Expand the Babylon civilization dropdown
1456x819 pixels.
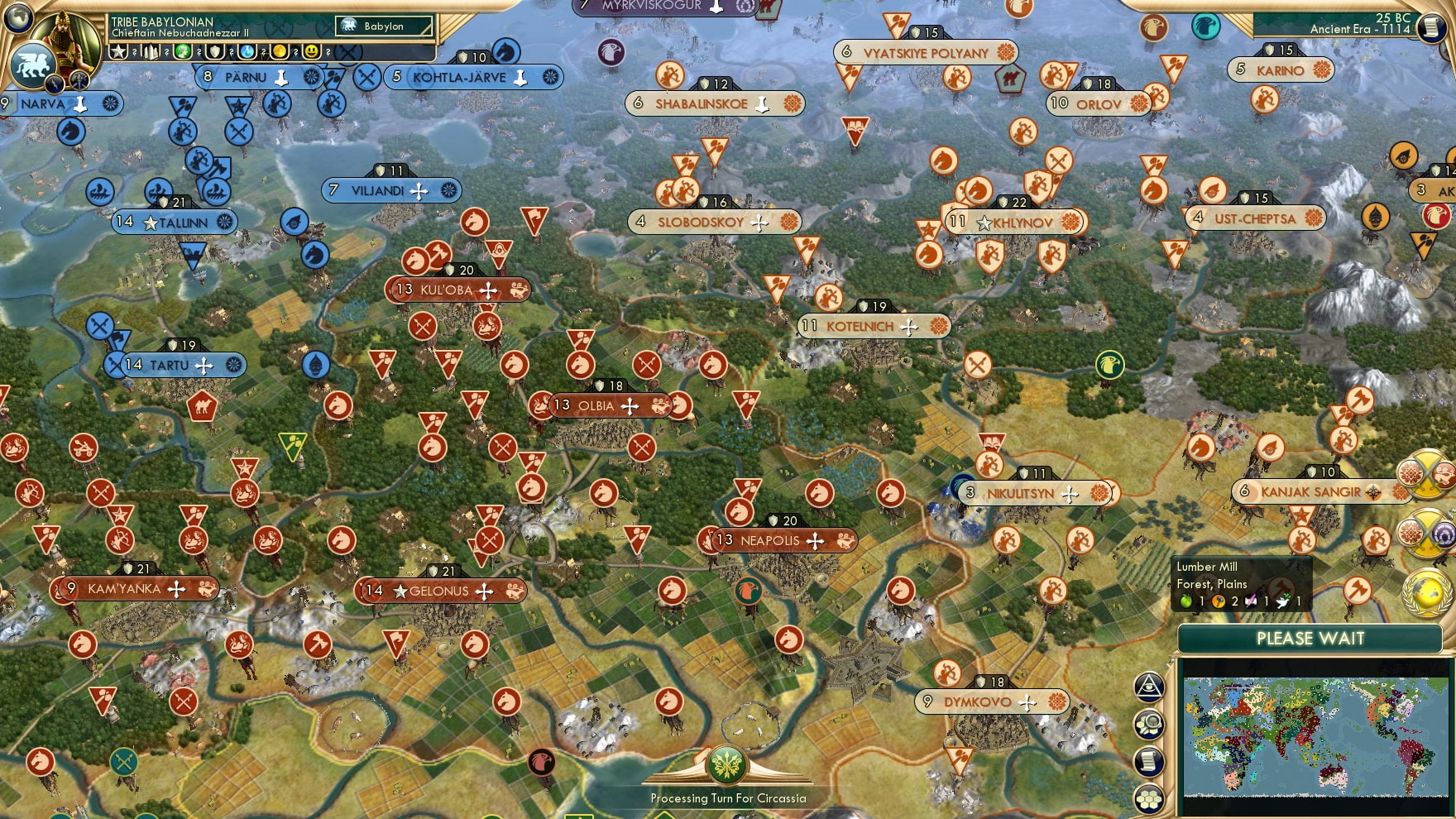383,26
